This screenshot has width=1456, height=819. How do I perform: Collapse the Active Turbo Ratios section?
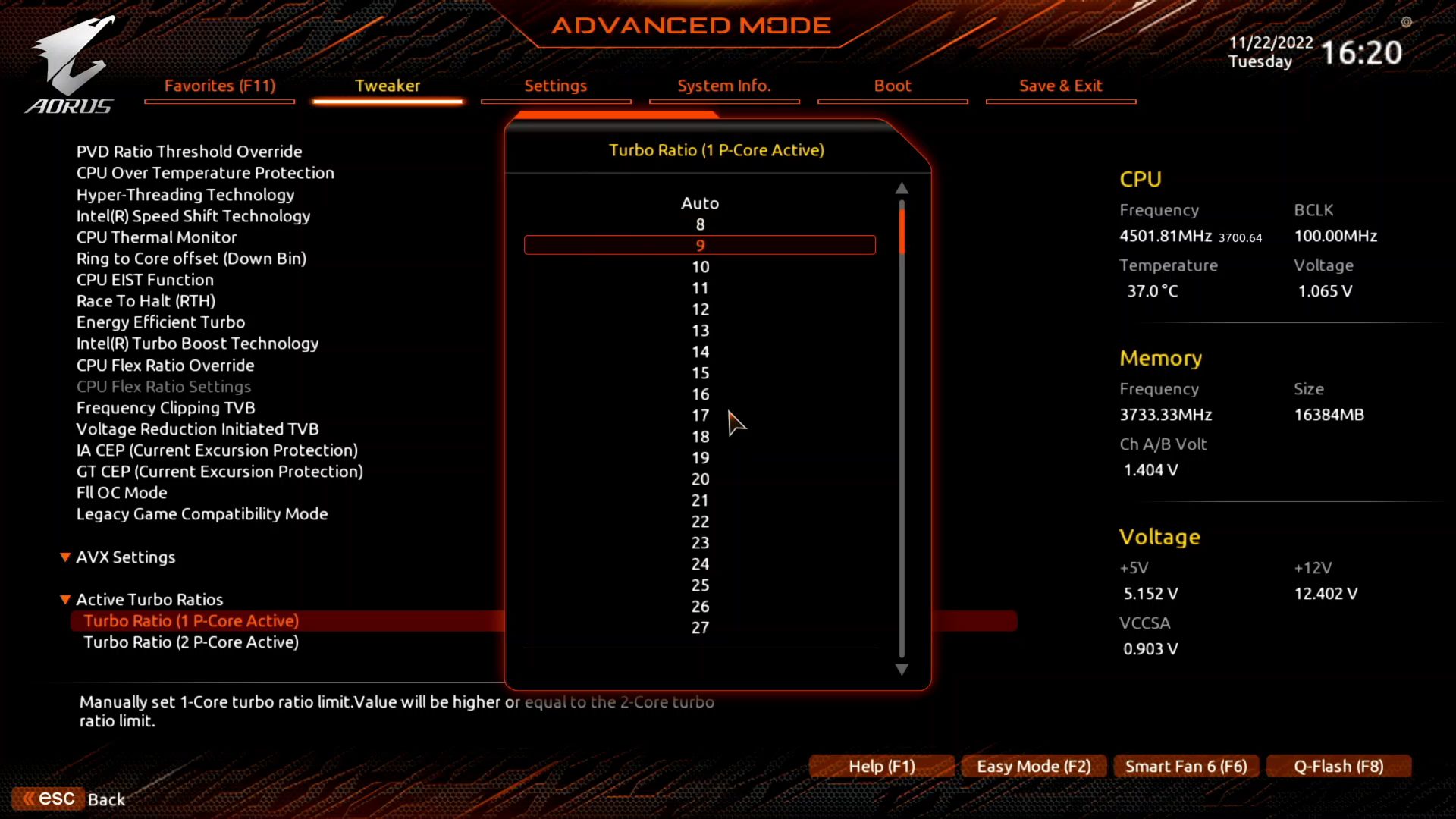[x=65, y=599]
